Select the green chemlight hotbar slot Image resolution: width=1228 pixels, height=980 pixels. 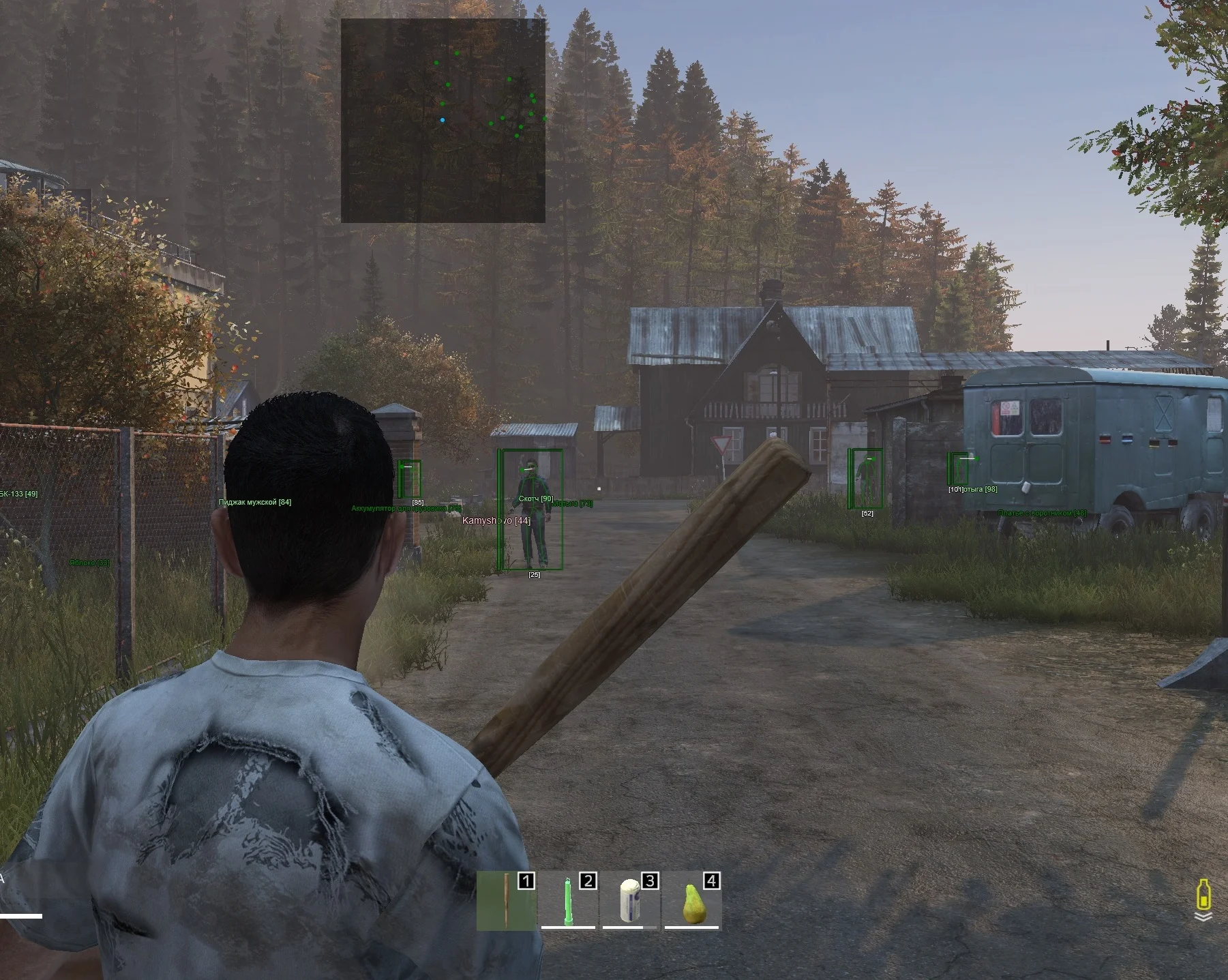[568, 901]
